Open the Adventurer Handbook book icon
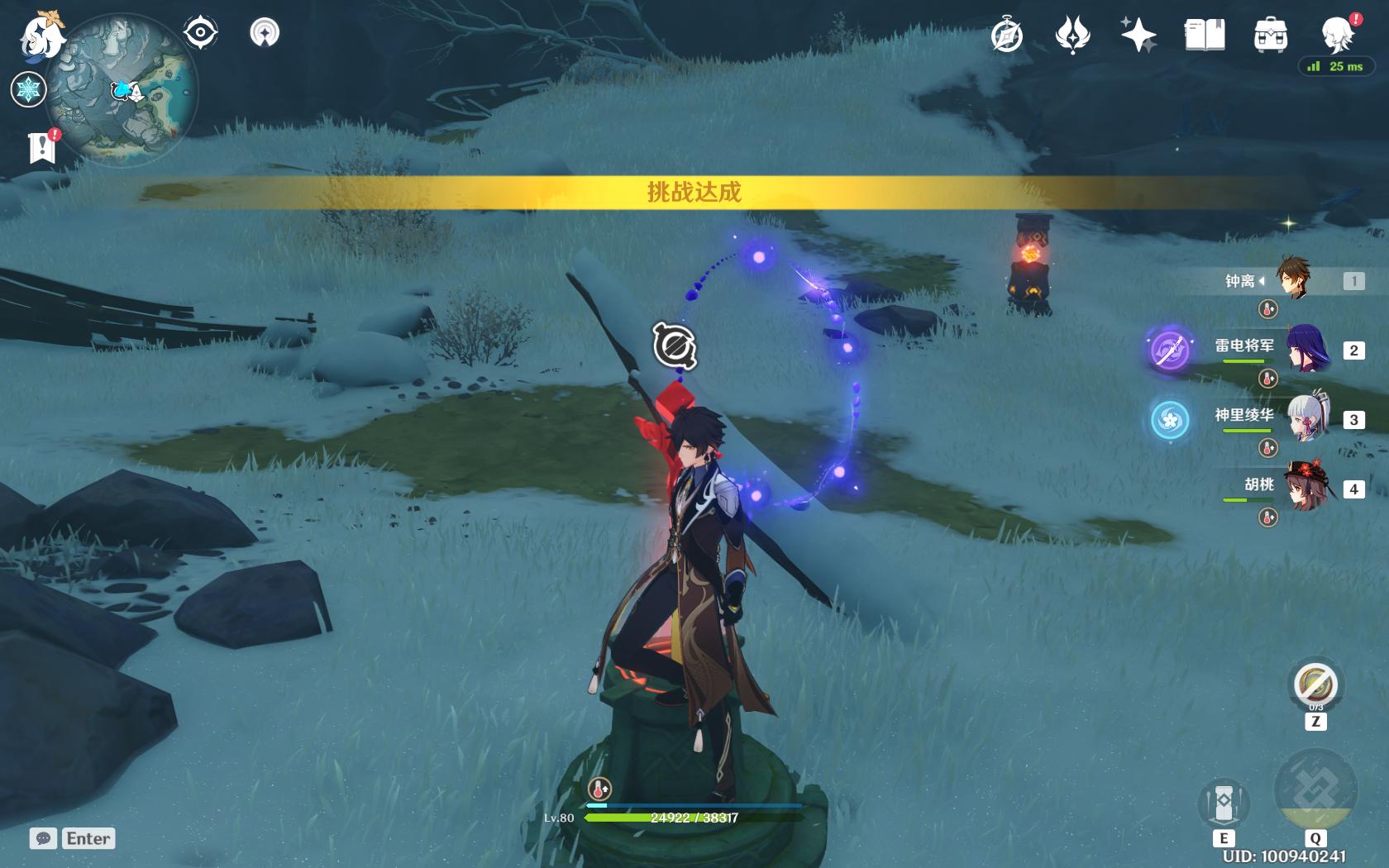The height and width of the screenshot is (868, 1389). coord(1205,36)
